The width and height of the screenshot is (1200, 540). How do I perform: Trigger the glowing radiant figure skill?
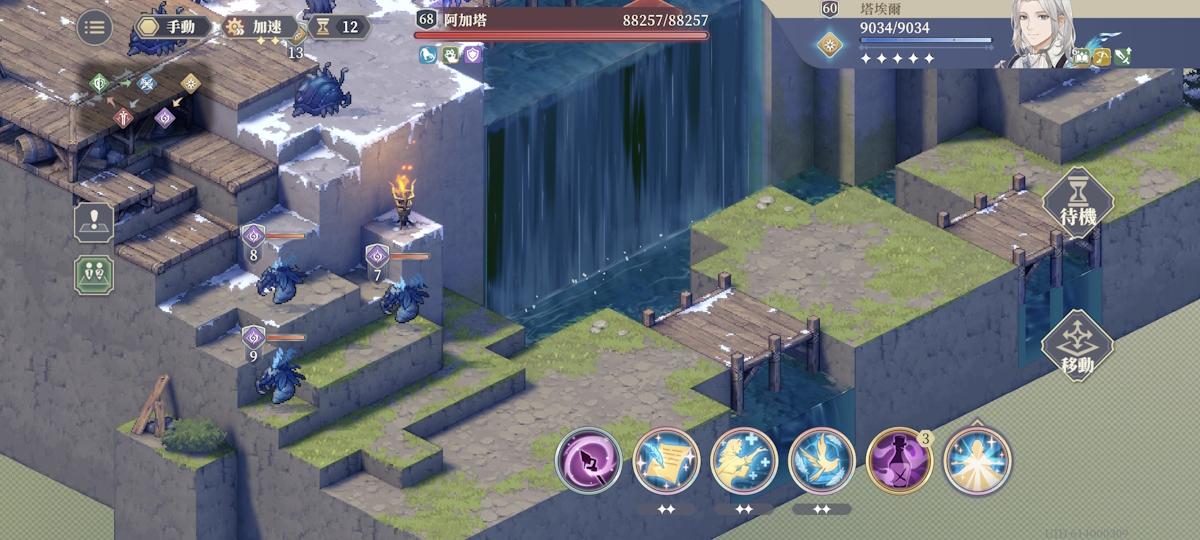(x=977, y=461)
